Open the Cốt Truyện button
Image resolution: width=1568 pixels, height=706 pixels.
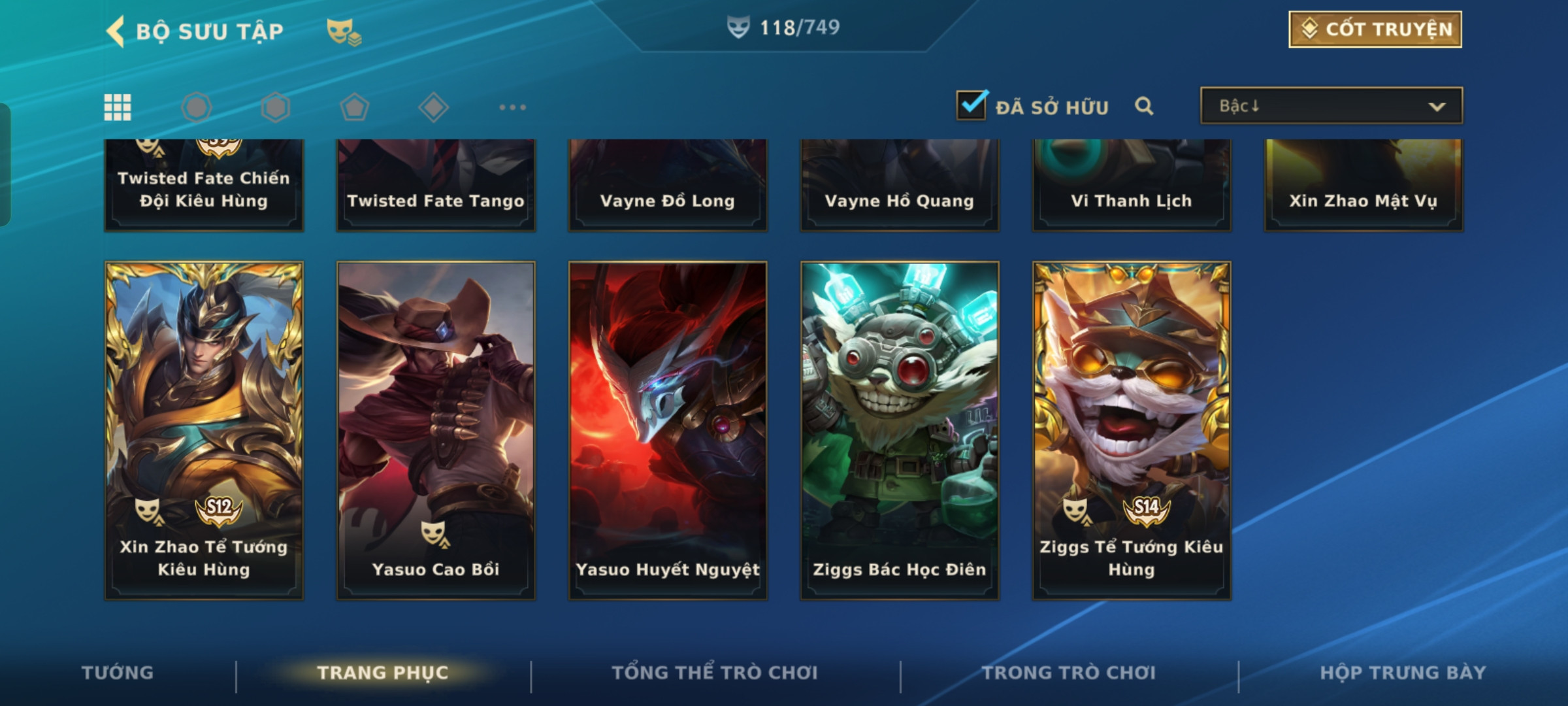pyautogui.click(x=1375, y=29)
